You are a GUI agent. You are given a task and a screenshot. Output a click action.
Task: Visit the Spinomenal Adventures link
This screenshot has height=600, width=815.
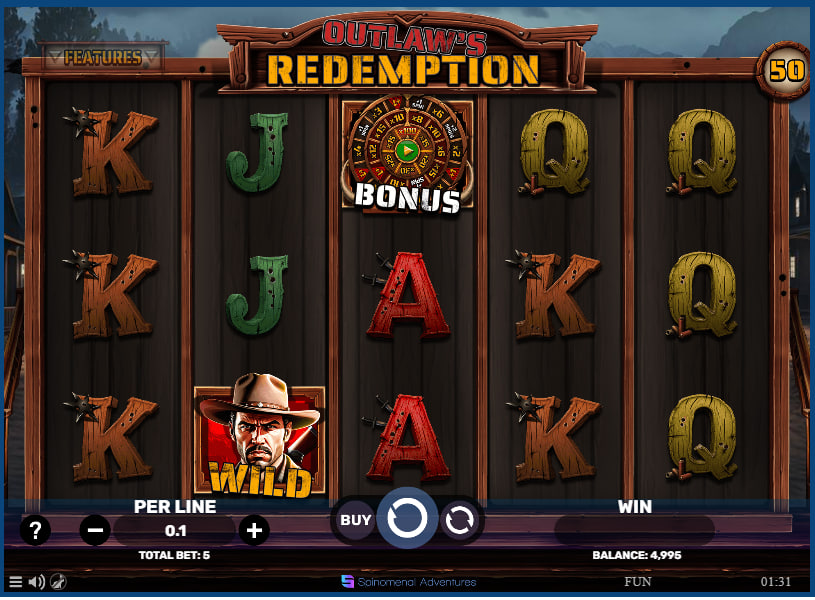point(408,581)
